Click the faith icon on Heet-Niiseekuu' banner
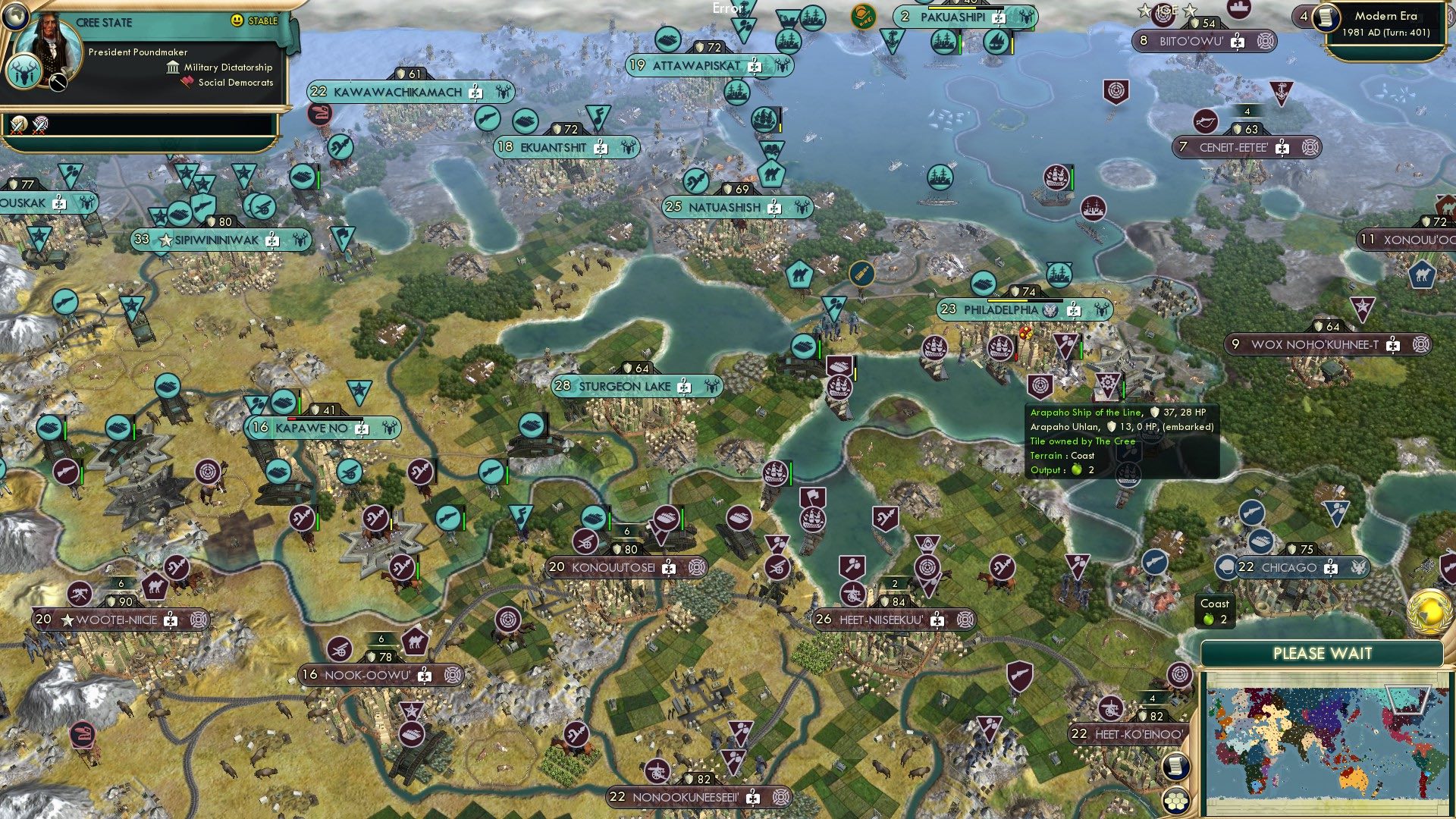 coord(965,620)
